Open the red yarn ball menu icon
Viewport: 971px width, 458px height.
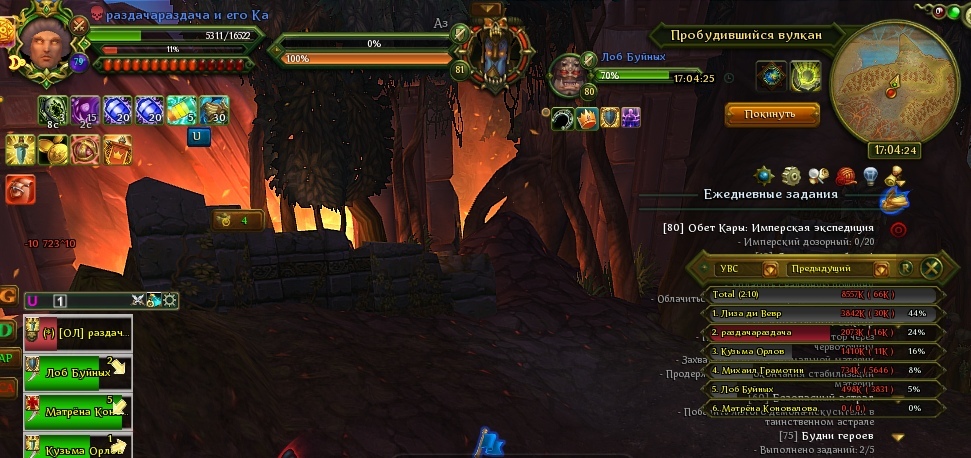pos(844,176)
